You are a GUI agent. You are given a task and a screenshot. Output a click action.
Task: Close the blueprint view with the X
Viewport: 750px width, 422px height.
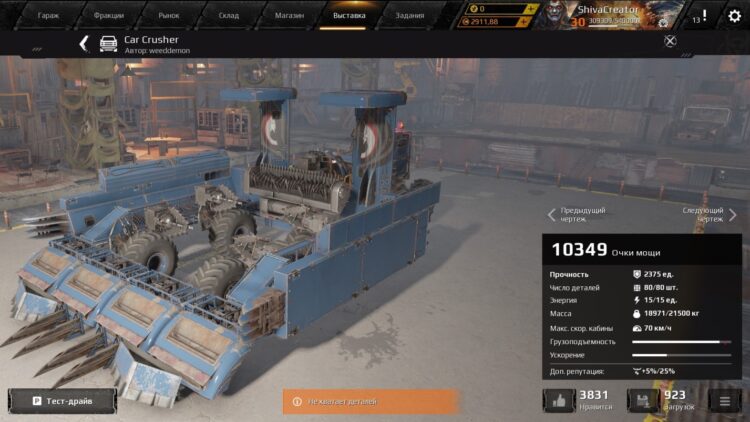pos(670,41)
